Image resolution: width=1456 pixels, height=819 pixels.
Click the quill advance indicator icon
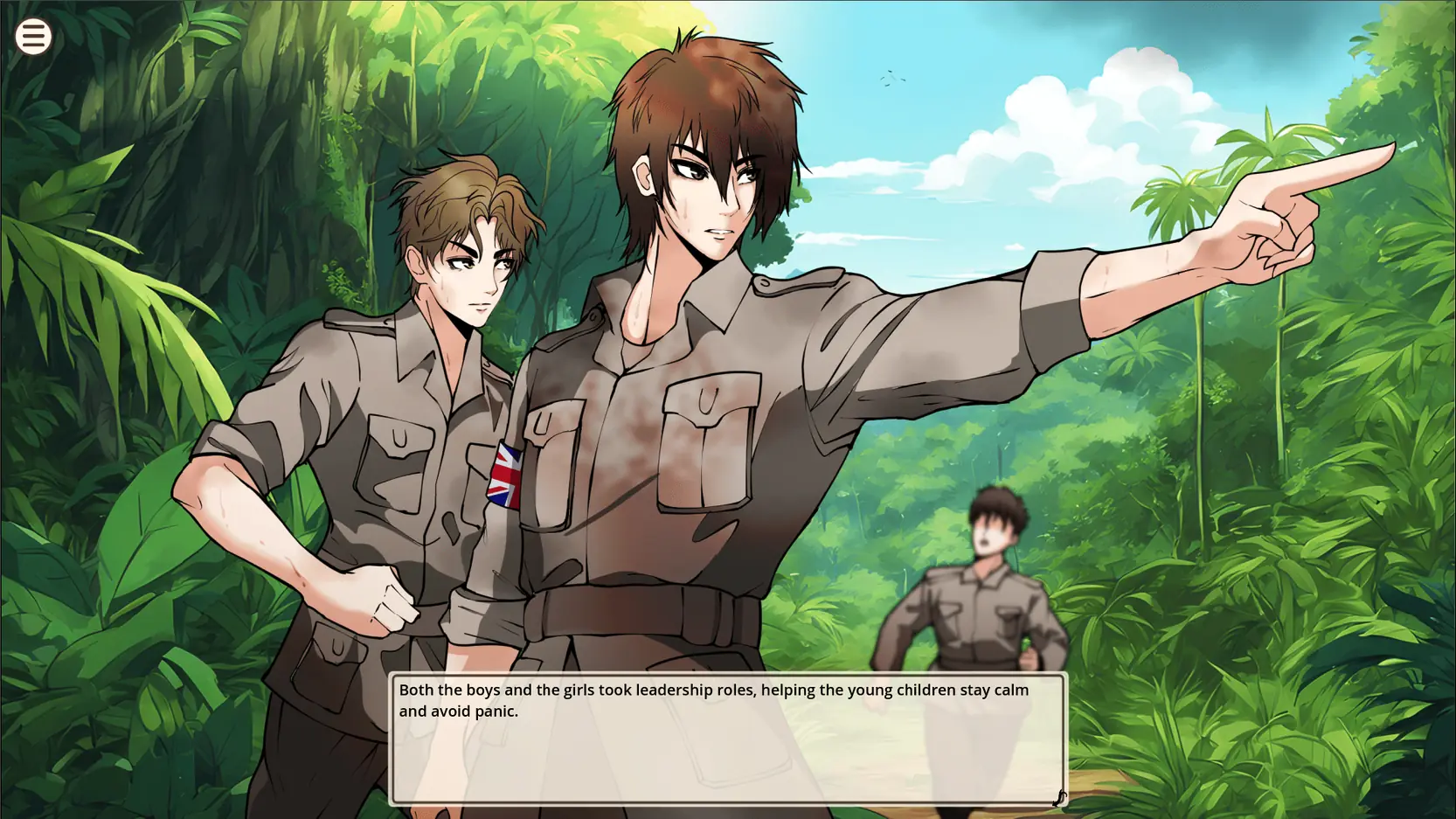[1058, 797]
